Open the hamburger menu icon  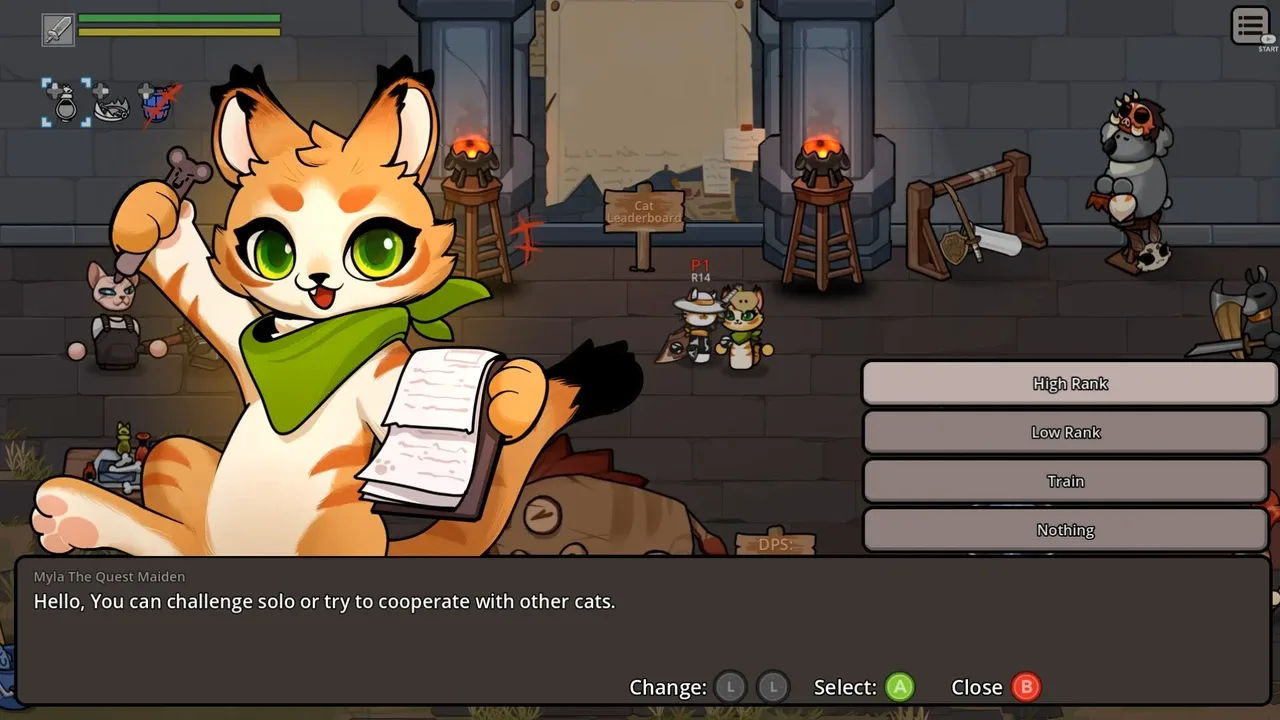tap(1250, 26)
